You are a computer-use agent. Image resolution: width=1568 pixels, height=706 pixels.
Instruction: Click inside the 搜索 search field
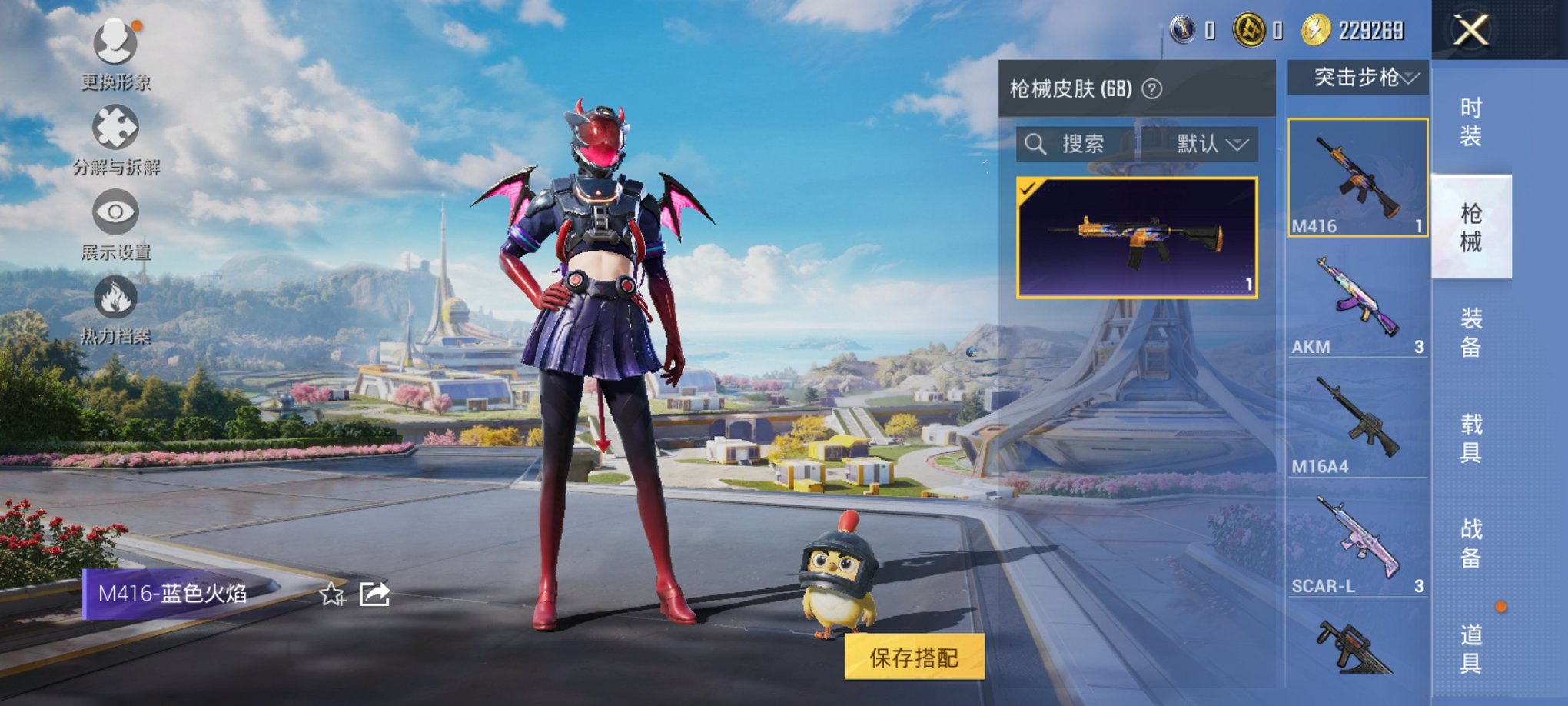tap(1091, 145)
